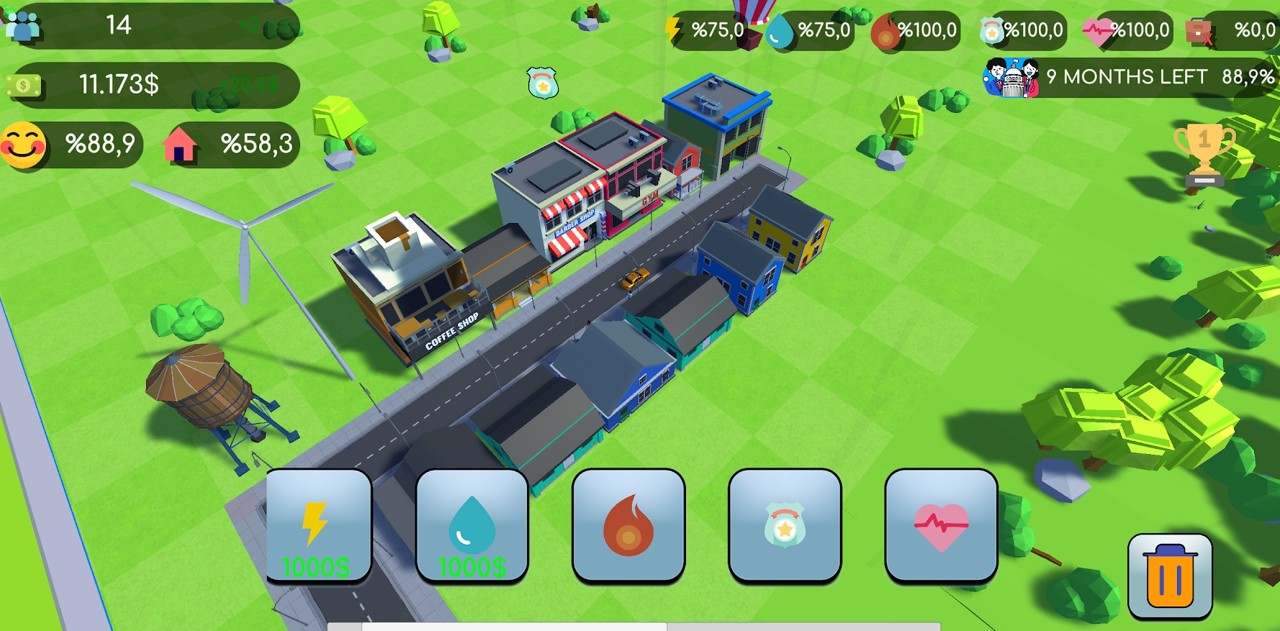Select the water drop build button
The image size is (1280, 631).
[x=472, y=526]
